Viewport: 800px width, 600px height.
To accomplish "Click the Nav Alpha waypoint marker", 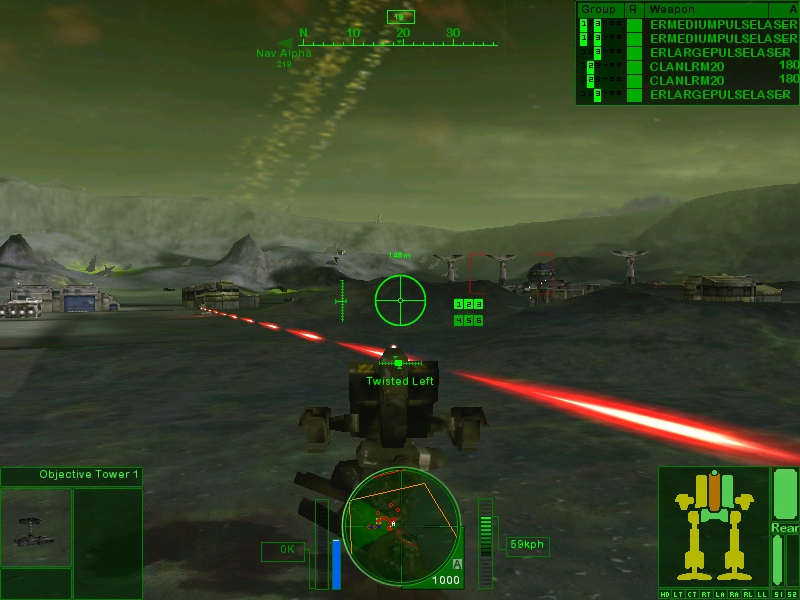I will click(282, 53).
